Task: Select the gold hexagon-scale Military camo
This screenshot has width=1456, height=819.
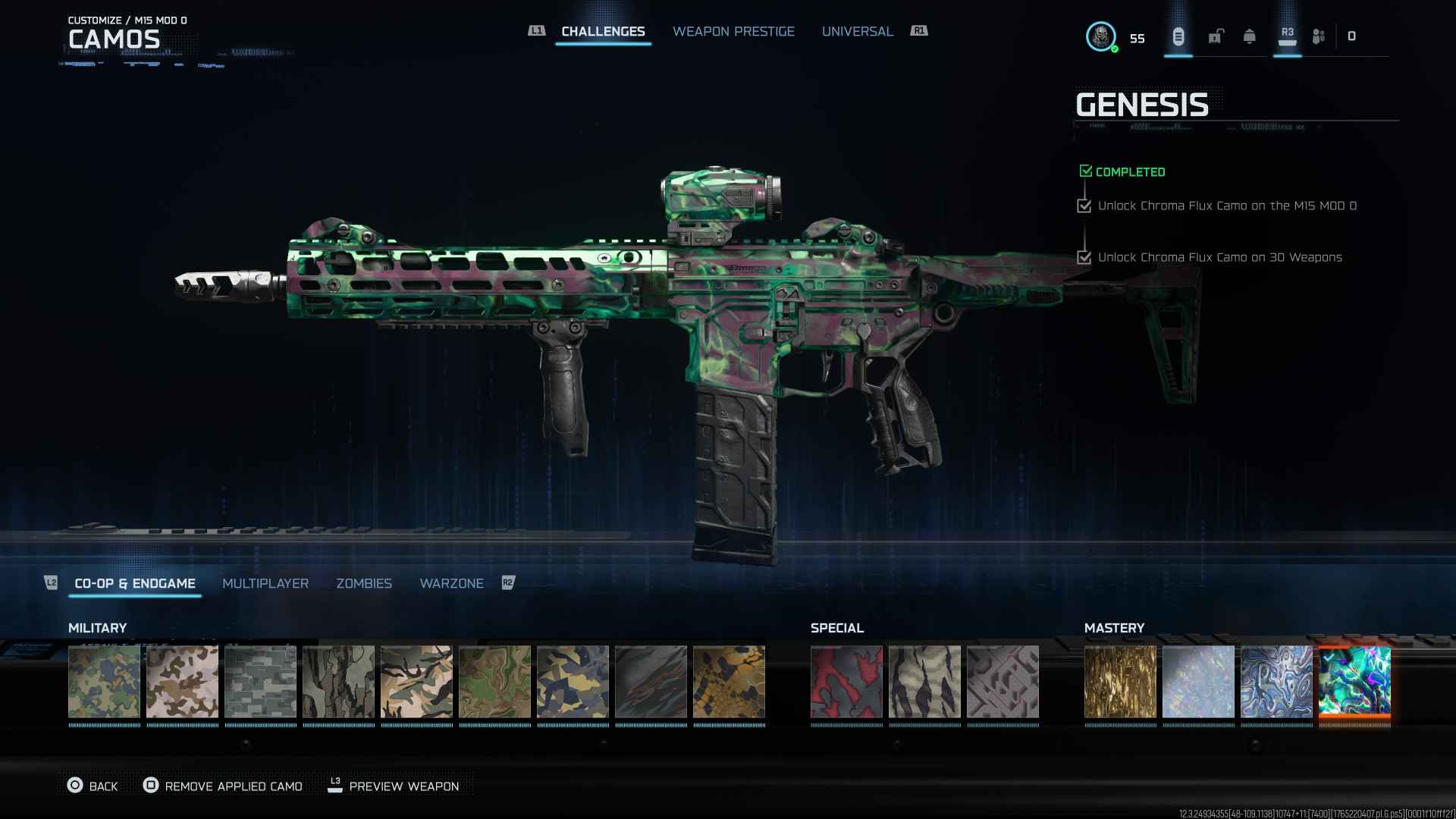Action: [x=729, y=682]
